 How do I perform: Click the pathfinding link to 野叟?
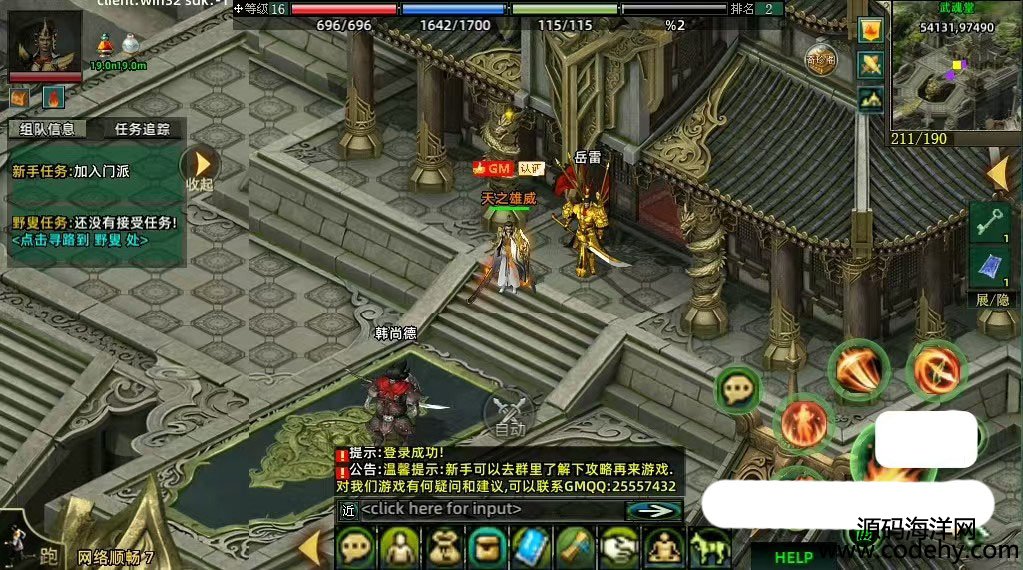click(80, 240)
